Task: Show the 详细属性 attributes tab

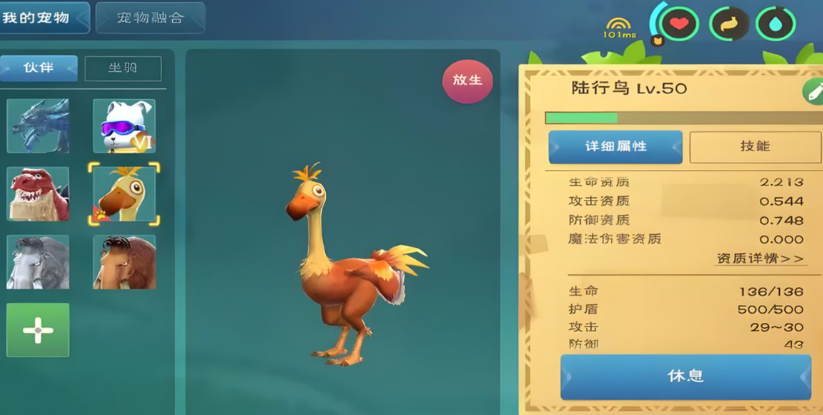Action: point(615,147)
